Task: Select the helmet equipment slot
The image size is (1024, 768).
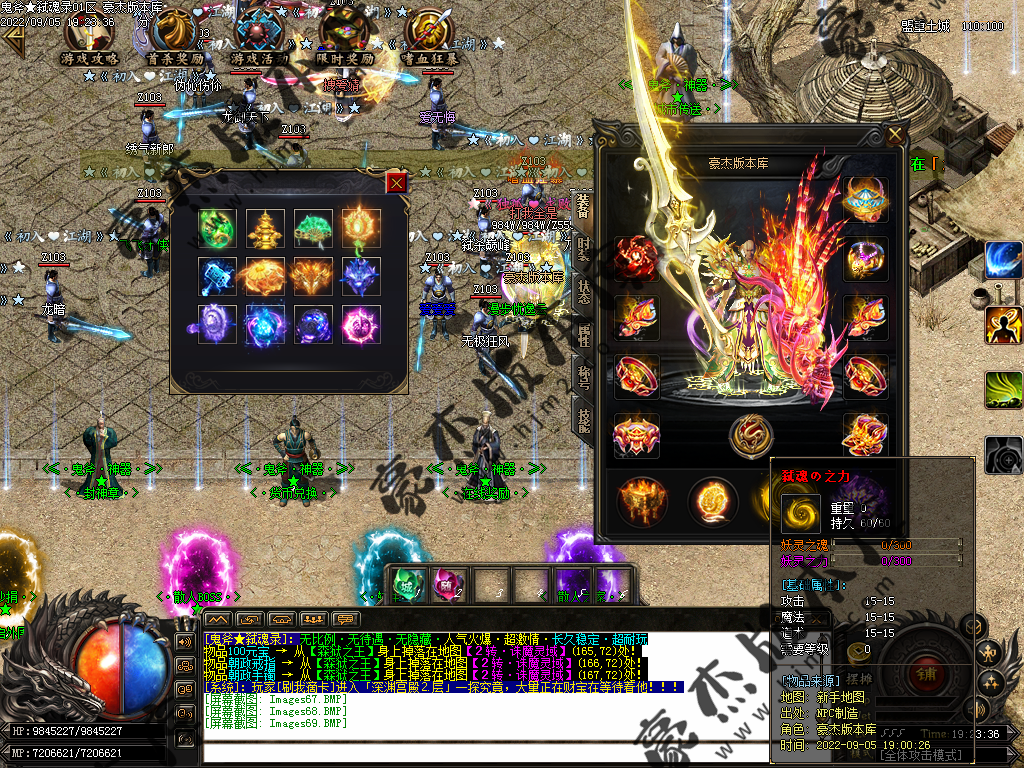Action: click(865, 200)
